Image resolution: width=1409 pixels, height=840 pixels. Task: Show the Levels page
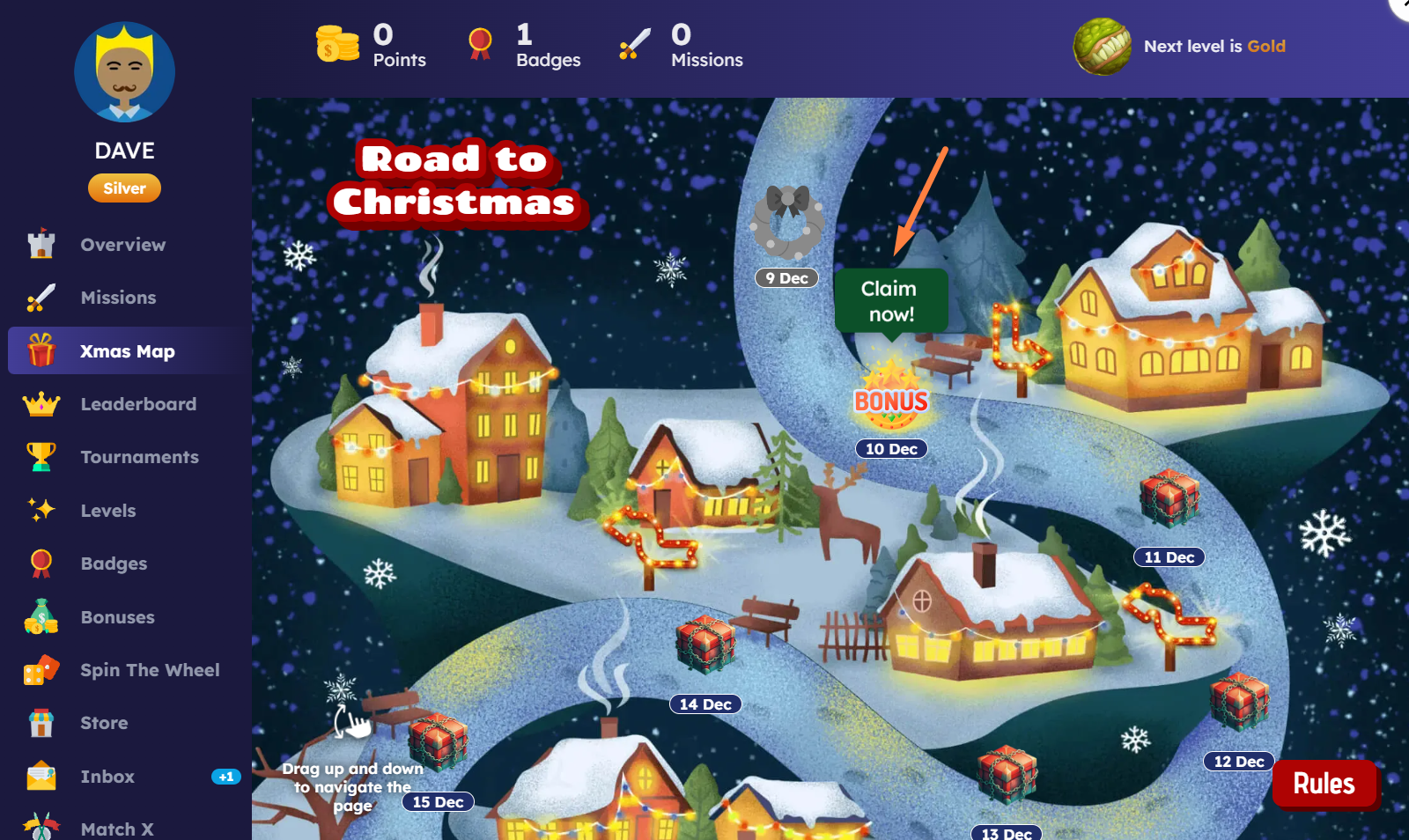108,511
